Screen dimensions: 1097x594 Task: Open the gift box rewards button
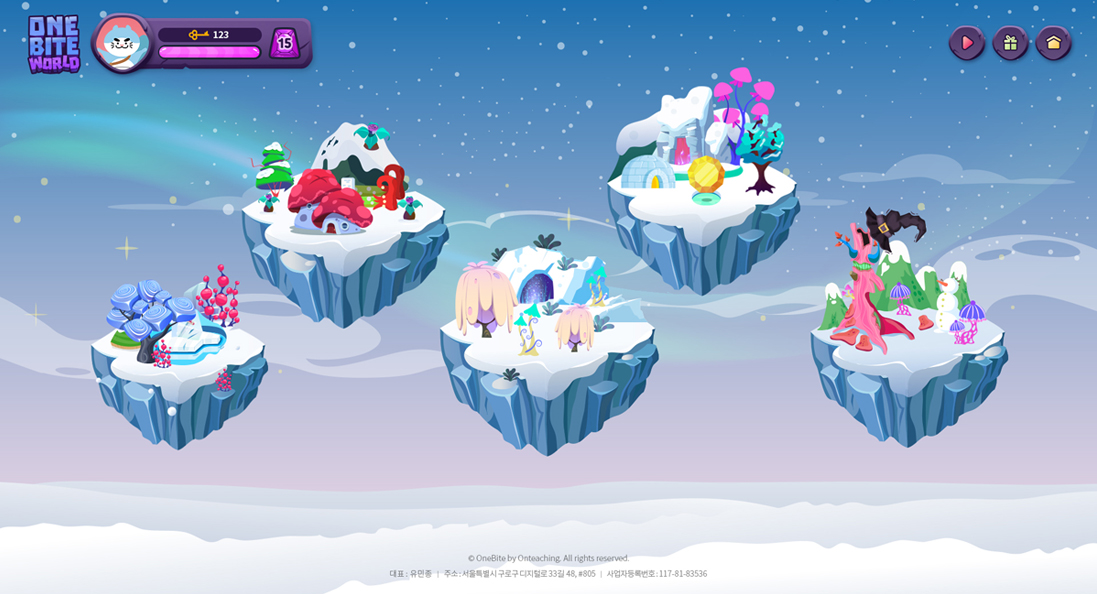[x=1010, y=43]
